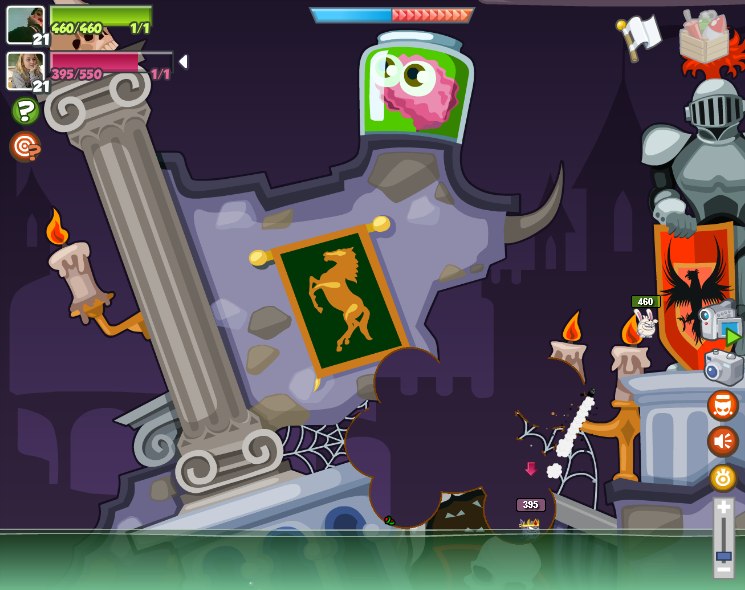Toggle the sound speaker button
The image size is (745, 590).
[723, 441]
